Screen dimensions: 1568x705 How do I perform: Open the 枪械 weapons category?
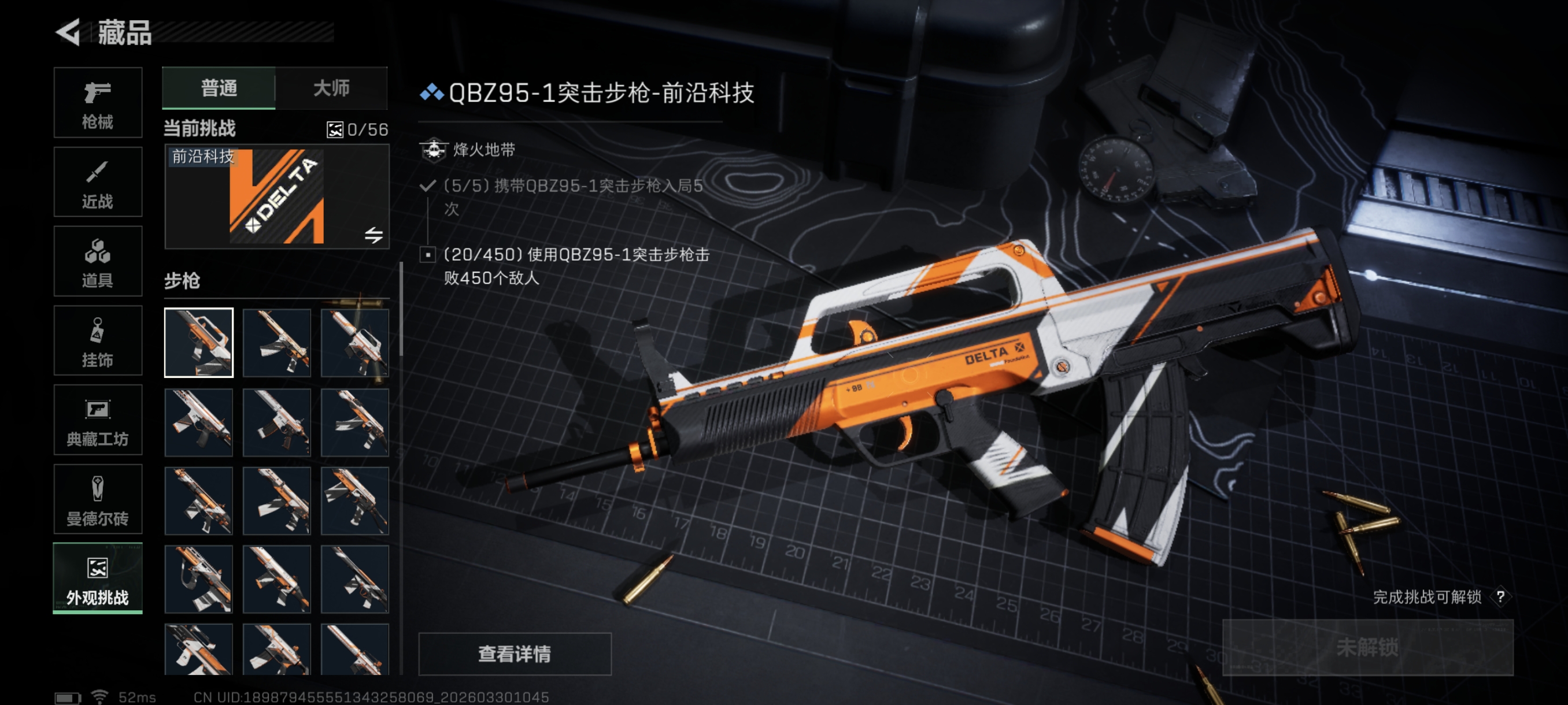[97, 103]
